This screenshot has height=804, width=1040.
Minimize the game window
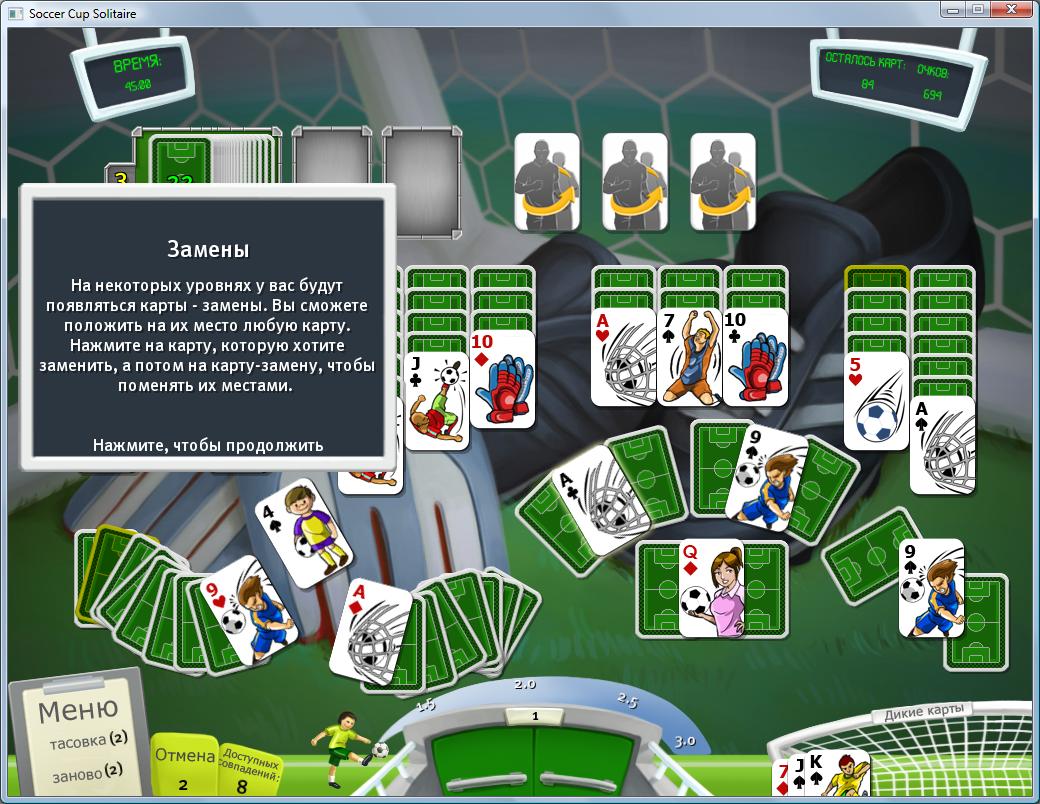pyautogui.click(x=951, y=10)
